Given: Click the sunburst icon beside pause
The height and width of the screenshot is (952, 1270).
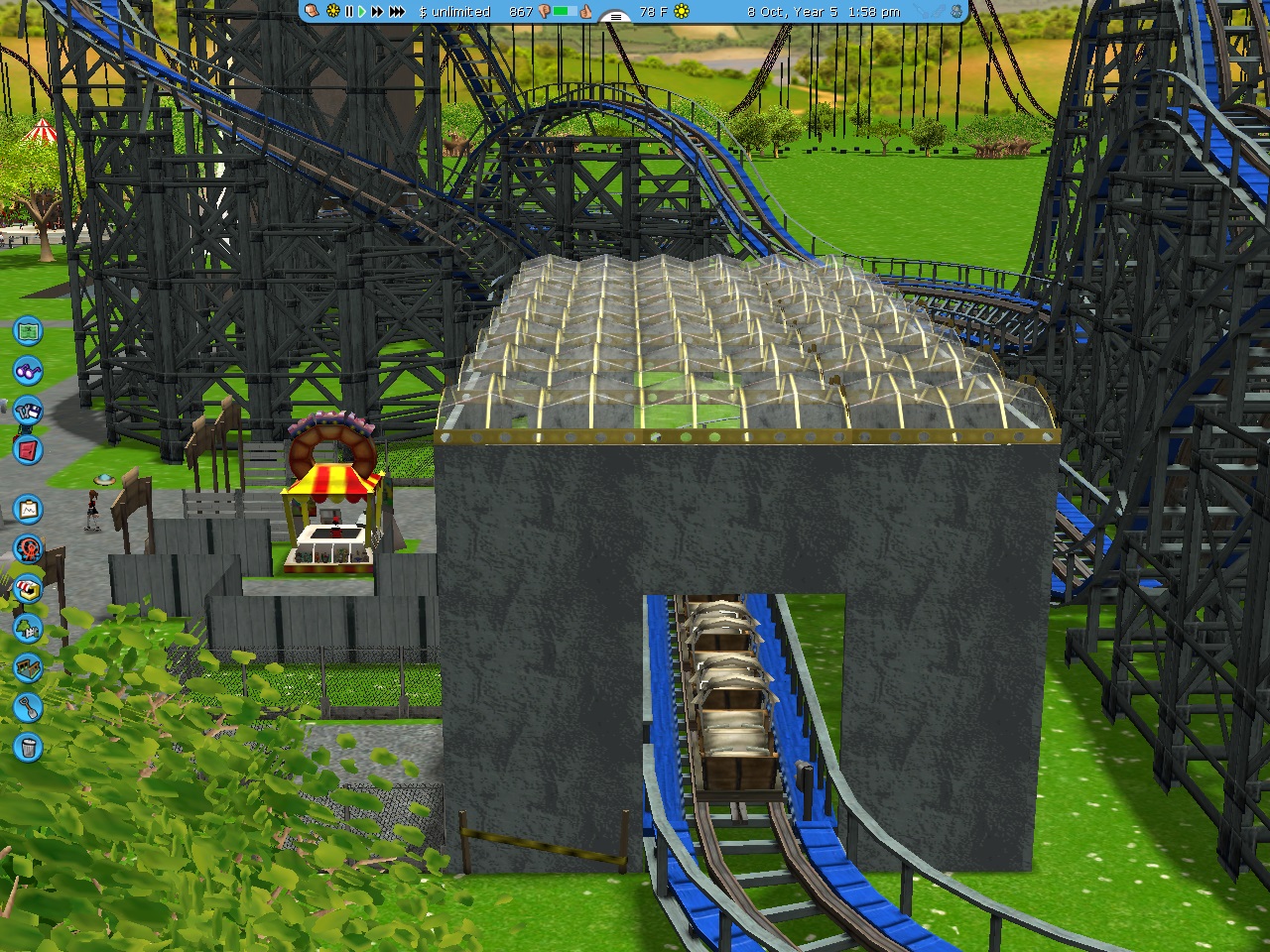Looking at the screenshot, I should [x=332, y=12].
